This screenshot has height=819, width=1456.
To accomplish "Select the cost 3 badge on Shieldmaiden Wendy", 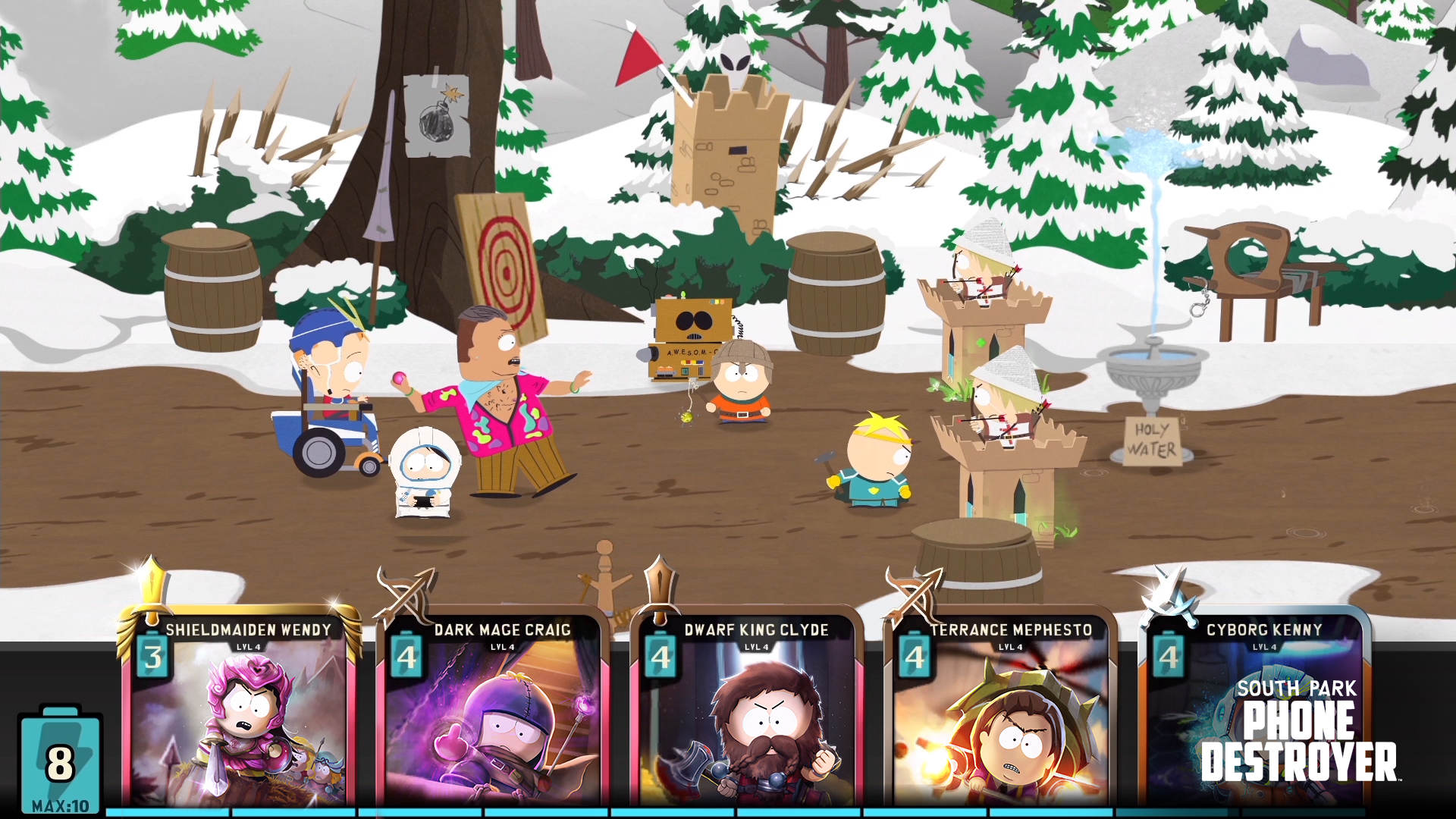I will [x=152, y=657].
